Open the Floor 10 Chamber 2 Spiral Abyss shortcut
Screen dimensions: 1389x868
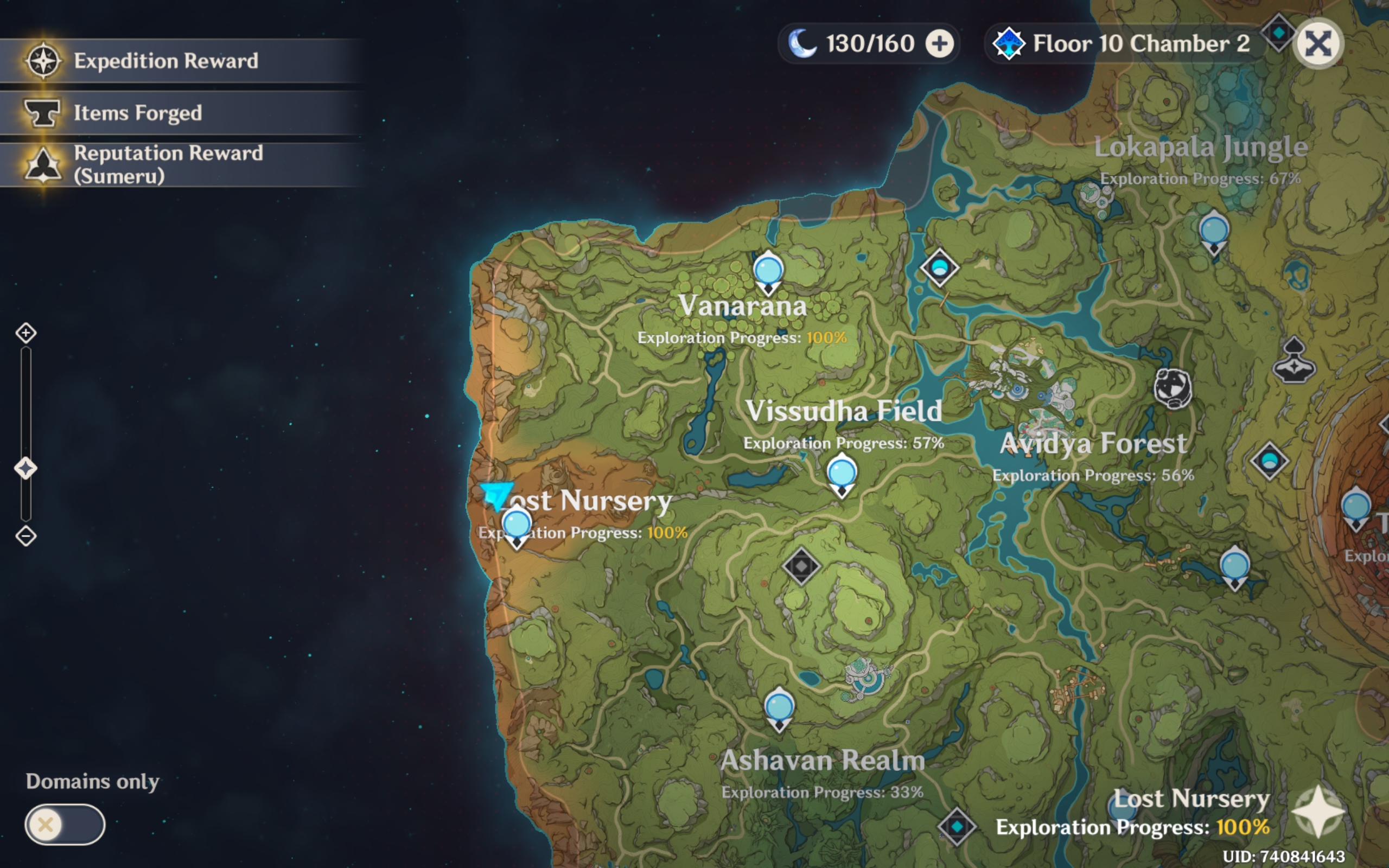click(1125, 44)
